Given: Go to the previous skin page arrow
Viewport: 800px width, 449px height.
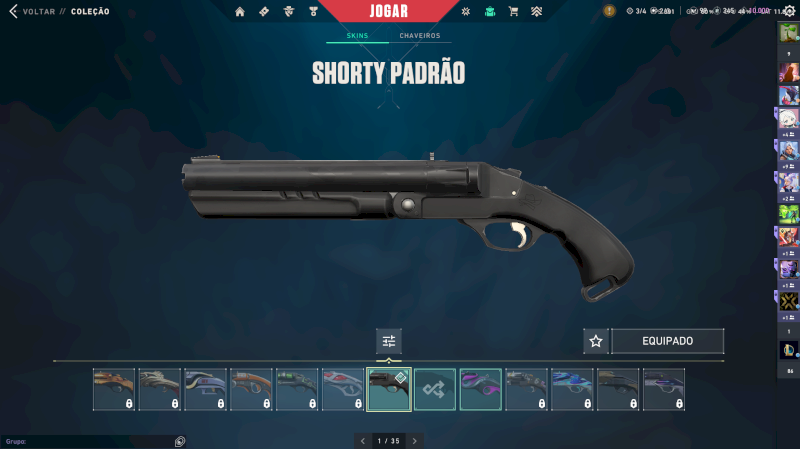Looking at the screenshot, I should (362, 440).
